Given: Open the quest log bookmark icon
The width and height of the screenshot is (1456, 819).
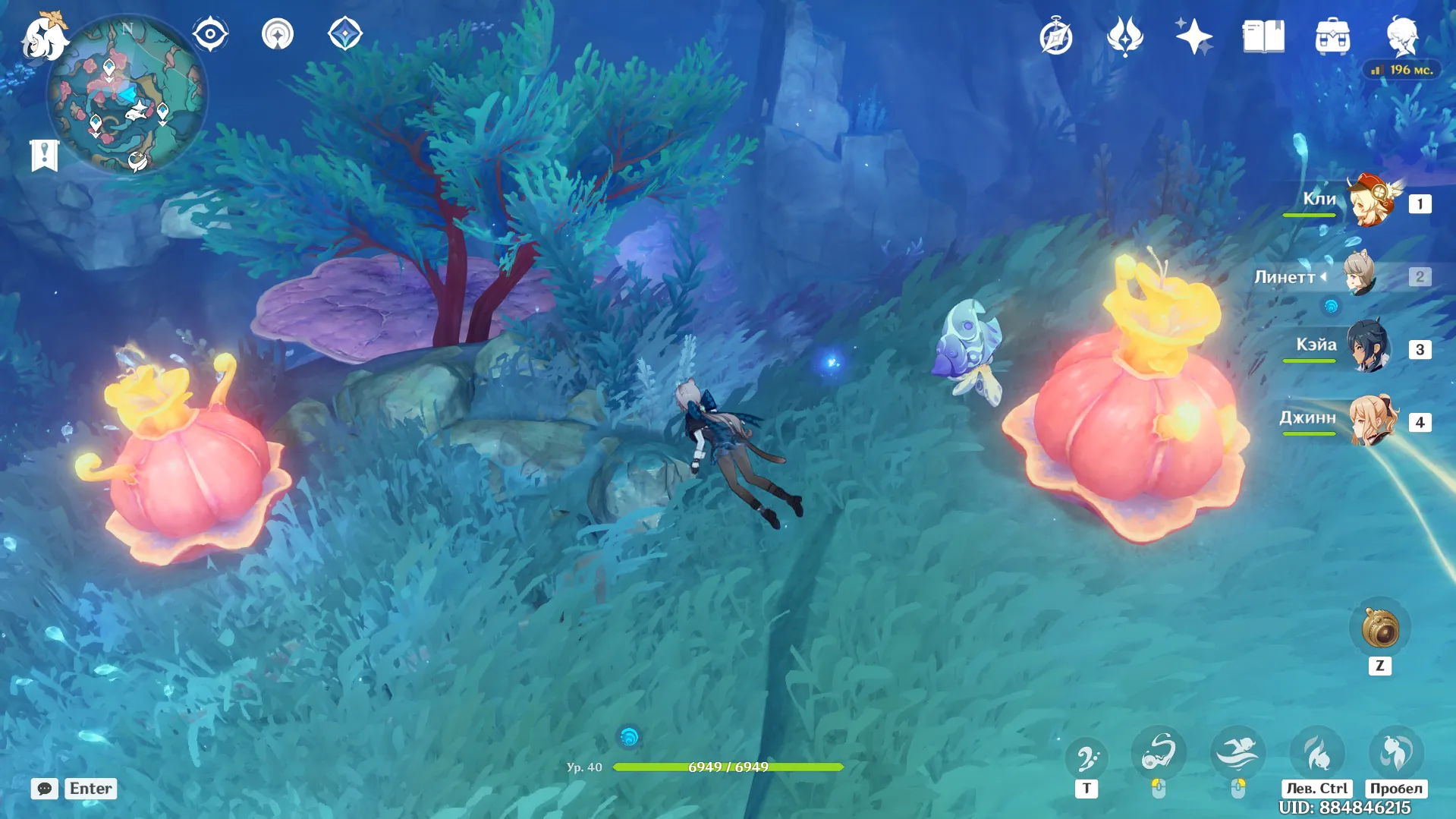Looking at the screenshot, I should tap(44, 156).
